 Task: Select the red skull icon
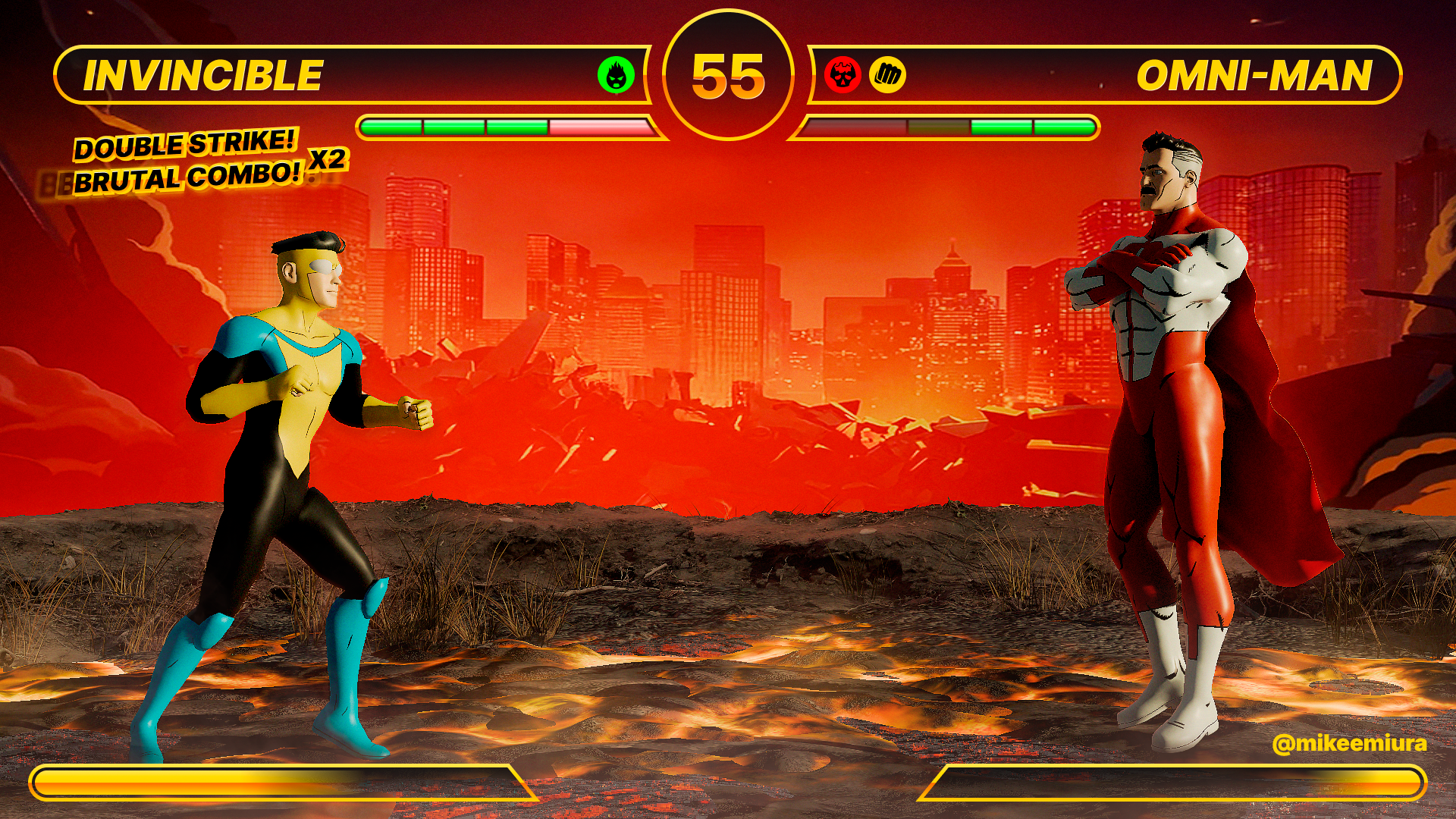pos(843,75)
